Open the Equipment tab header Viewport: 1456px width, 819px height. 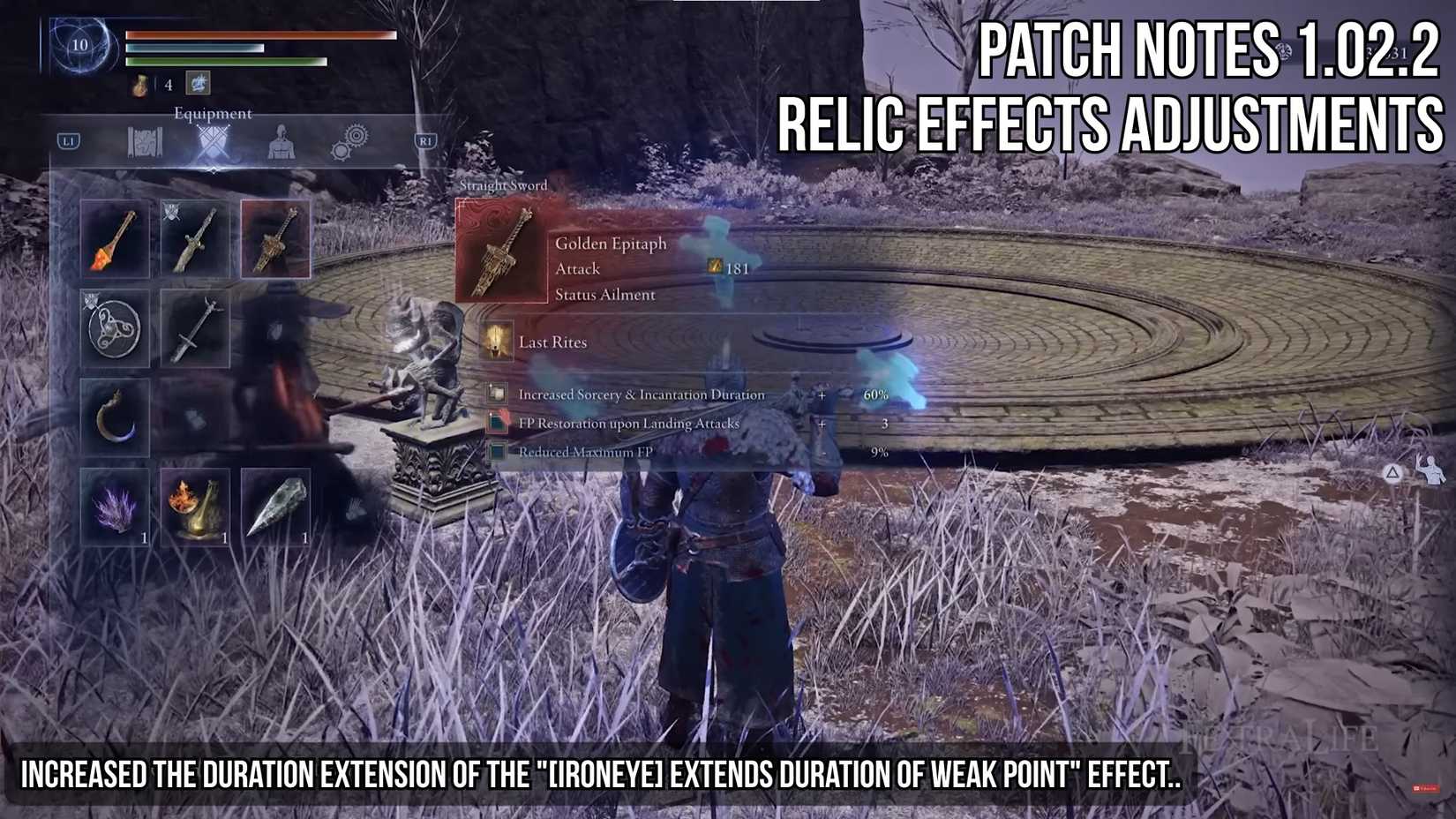pos(212,113)
